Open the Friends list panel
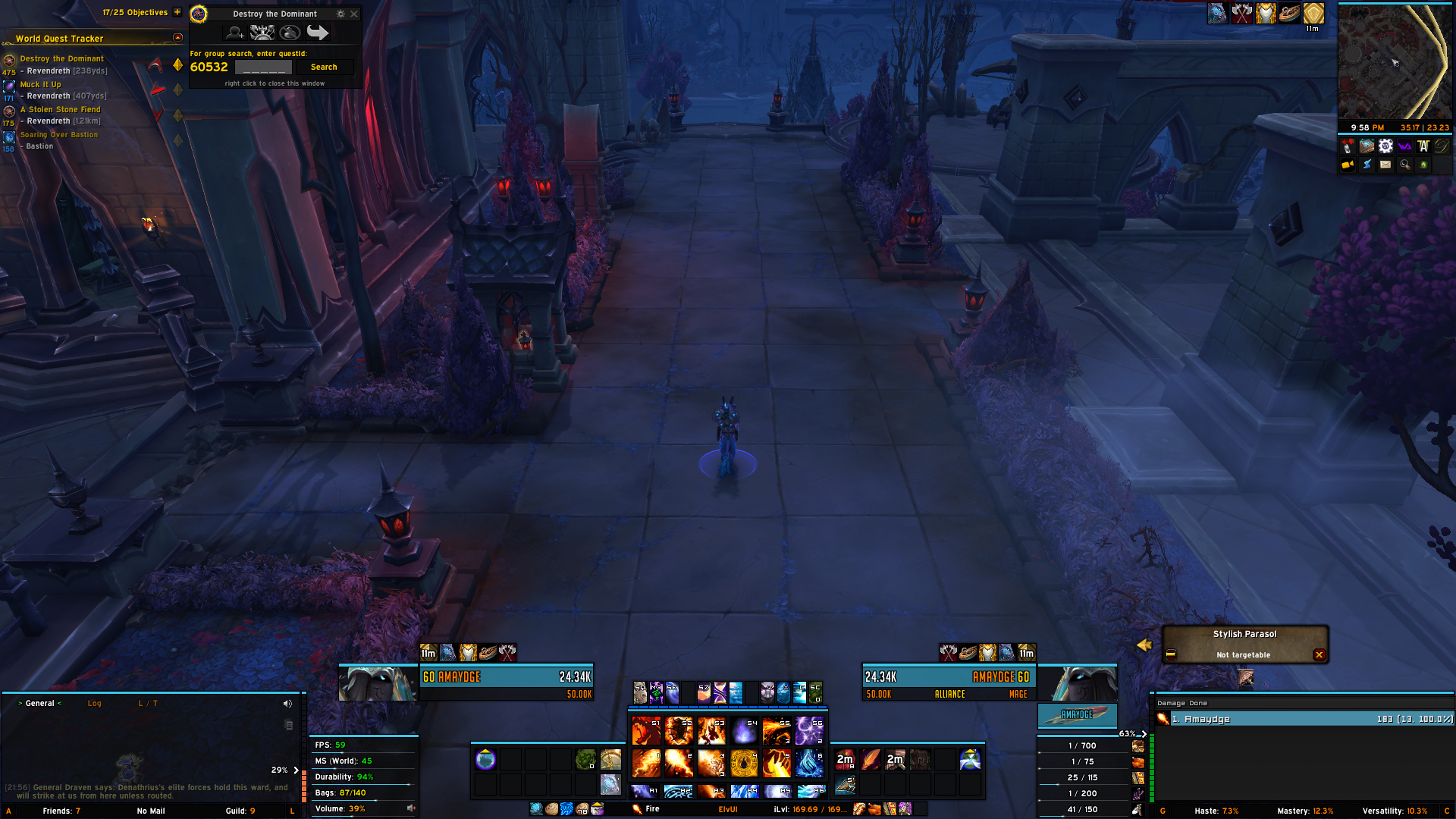1456x819 pixels. click(x=61, y=811)
